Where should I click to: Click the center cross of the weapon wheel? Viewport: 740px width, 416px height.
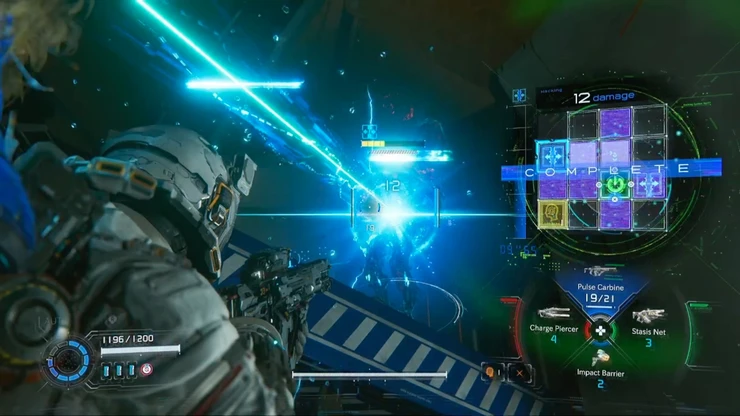600,330
